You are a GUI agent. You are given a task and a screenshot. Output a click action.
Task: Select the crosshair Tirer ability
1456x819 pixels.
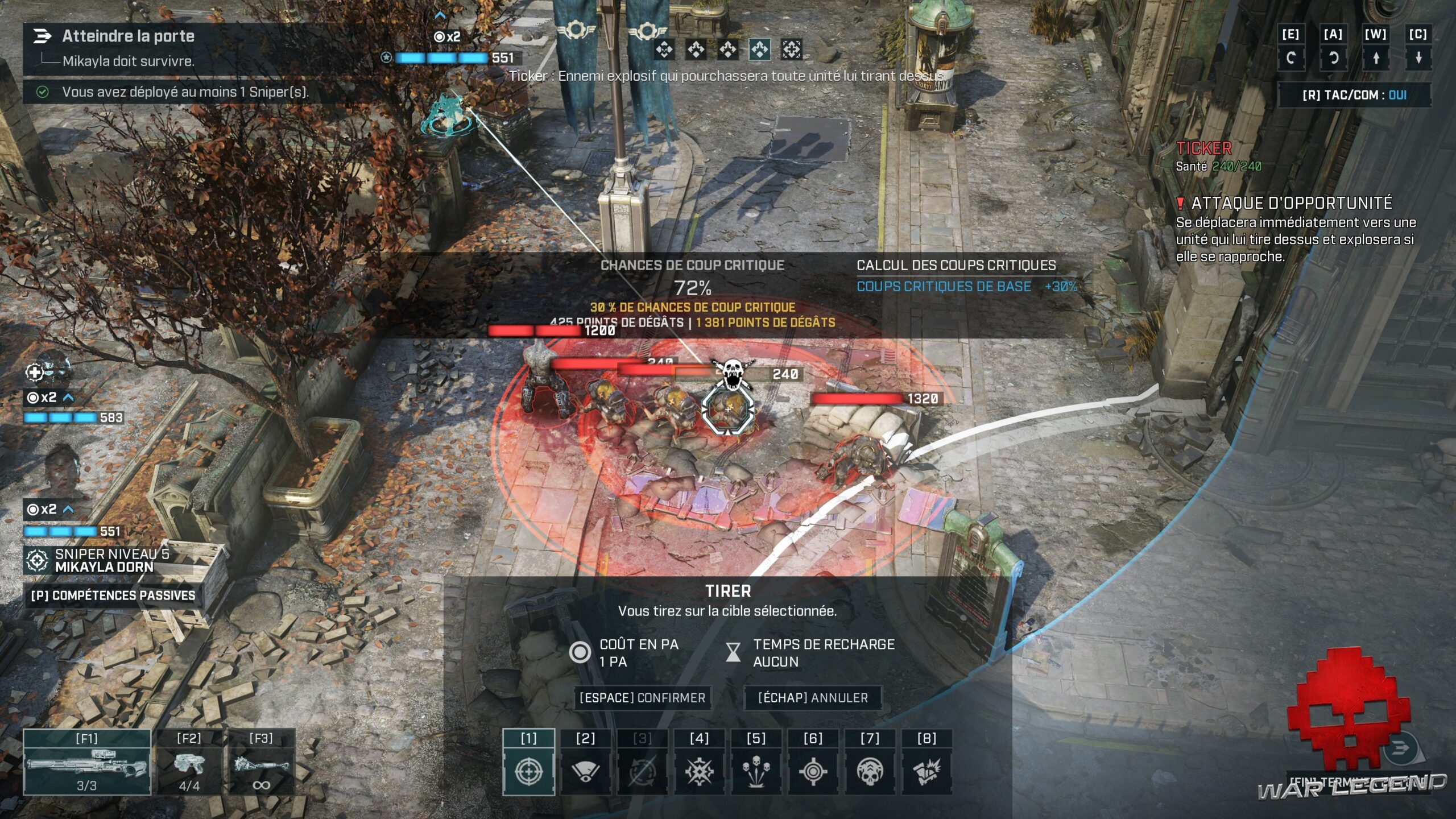(528, 771)
